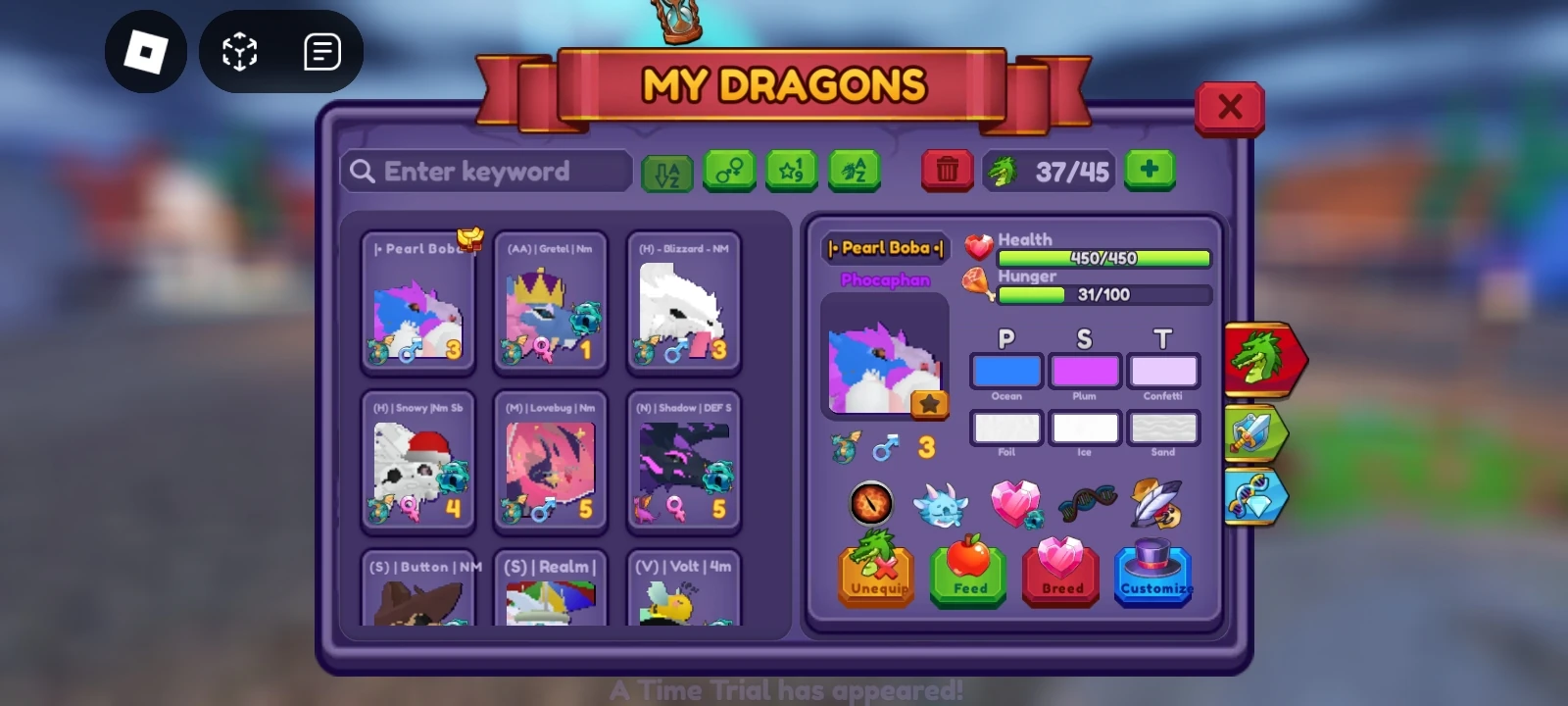
Task: Click the feather quill icon
Action: click(x=1157, y=502)
